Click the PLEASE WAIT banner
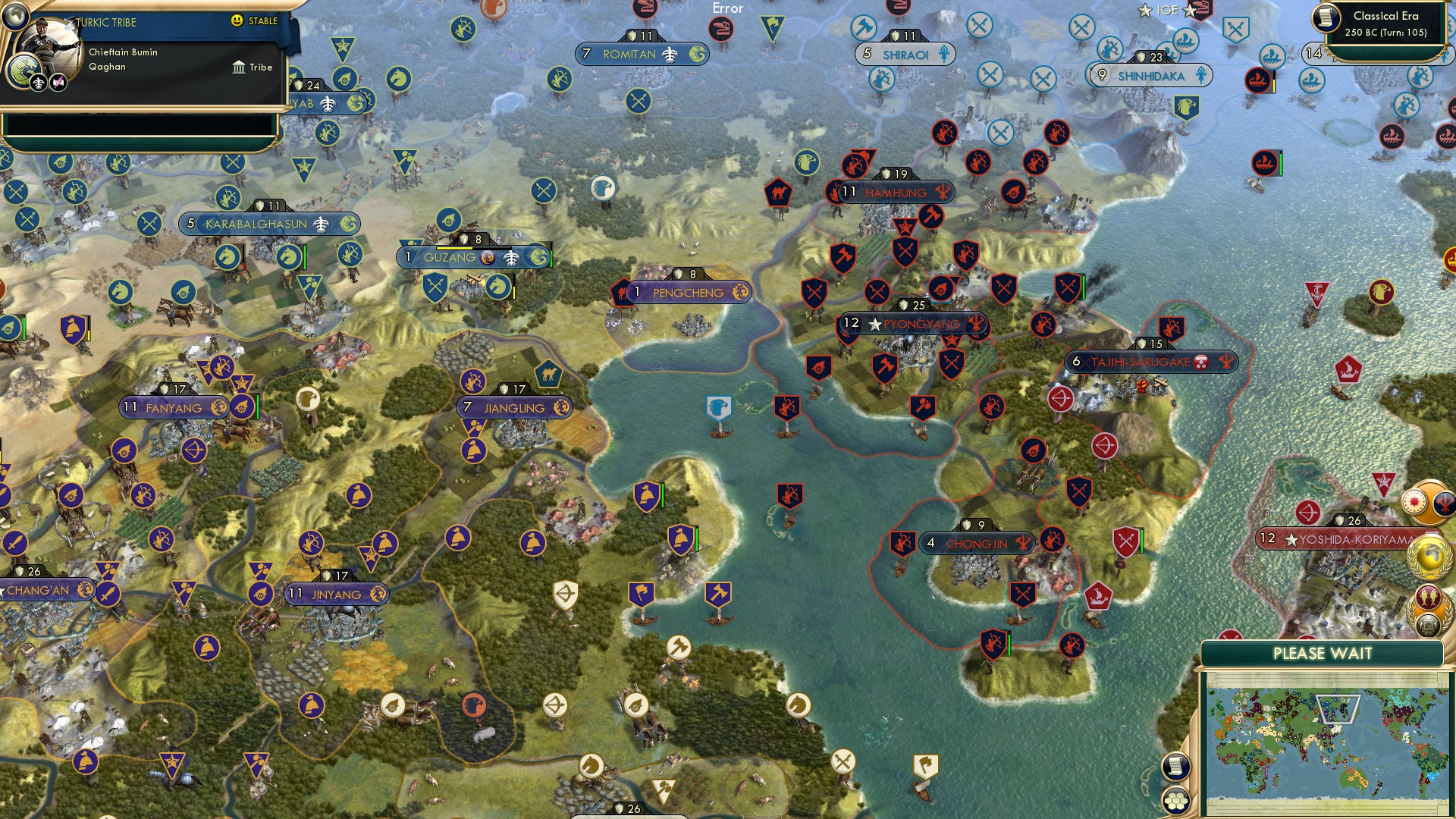 coord(1323,652)
